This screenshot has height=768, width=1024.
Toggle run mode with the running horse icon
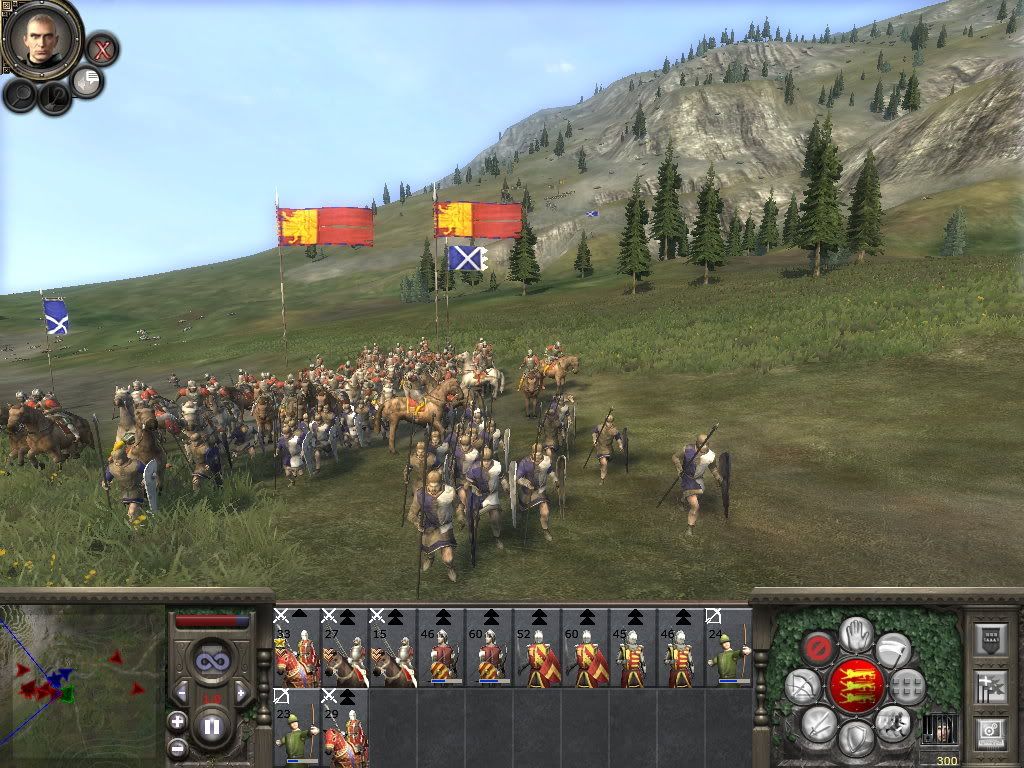[x=893, y=722]
